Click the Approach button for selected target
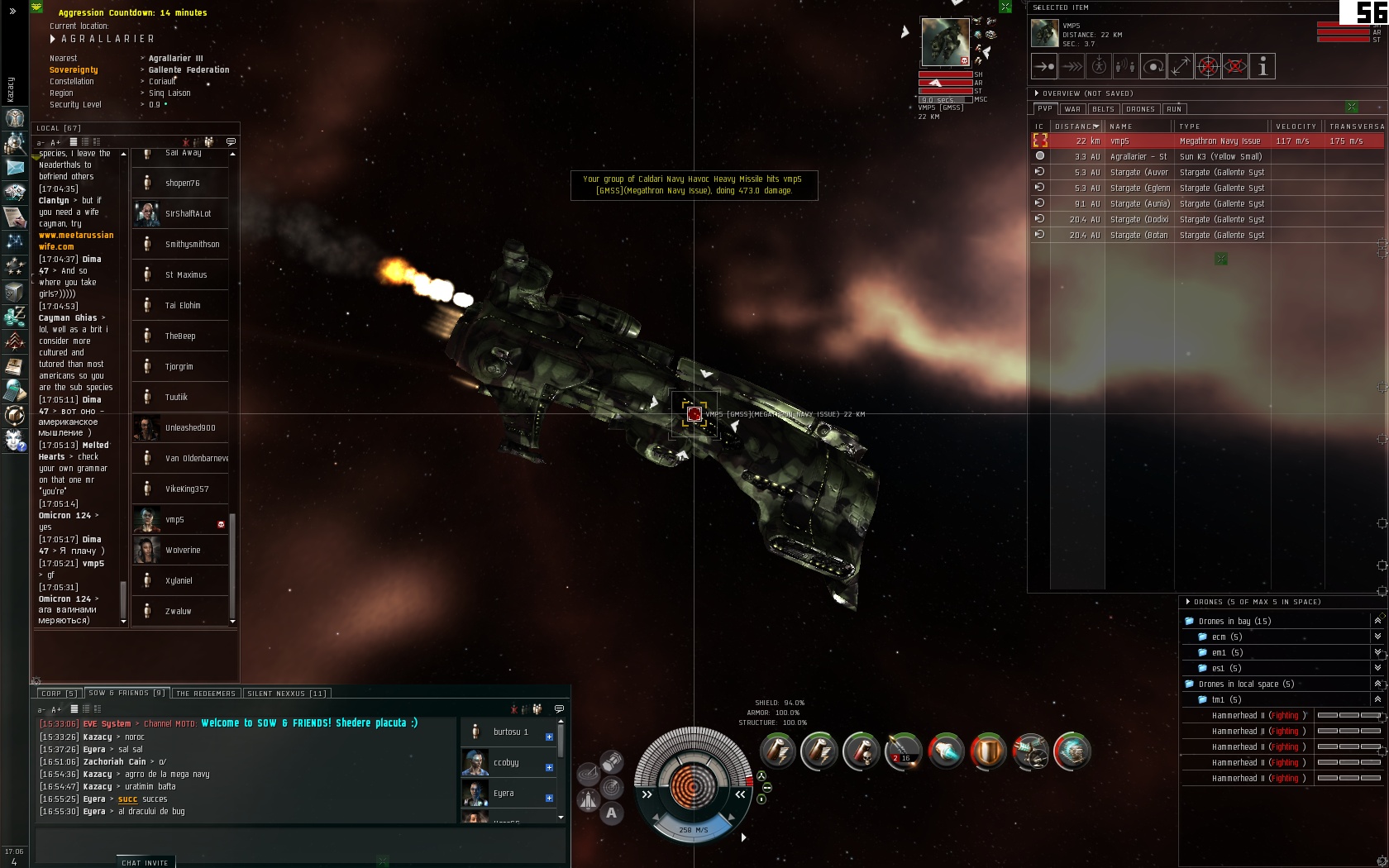 click(x=1044, y=66)
